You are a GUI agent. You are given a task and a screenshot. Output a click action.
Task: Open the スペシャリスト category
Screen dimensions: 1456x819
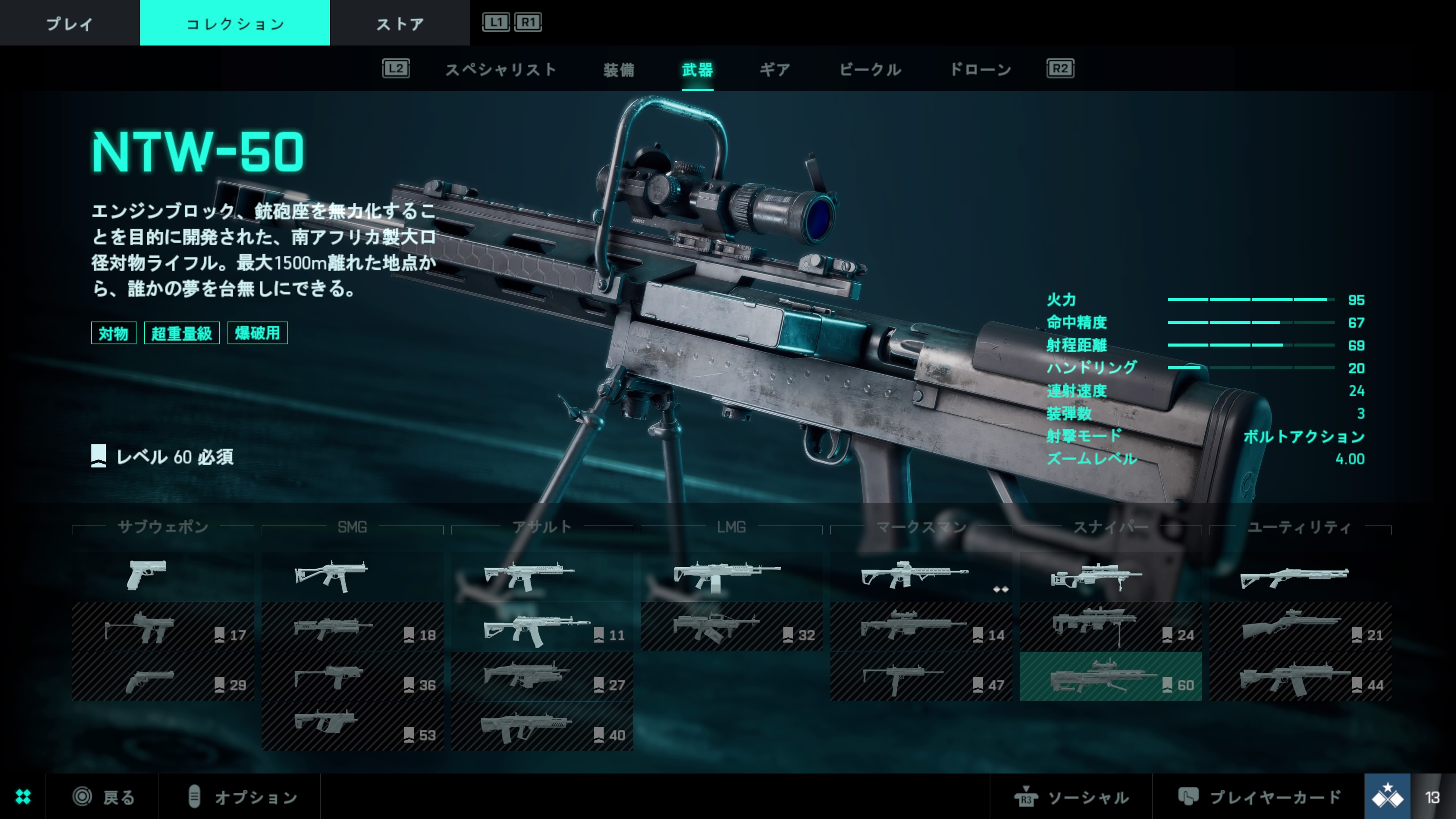[501, 69]
